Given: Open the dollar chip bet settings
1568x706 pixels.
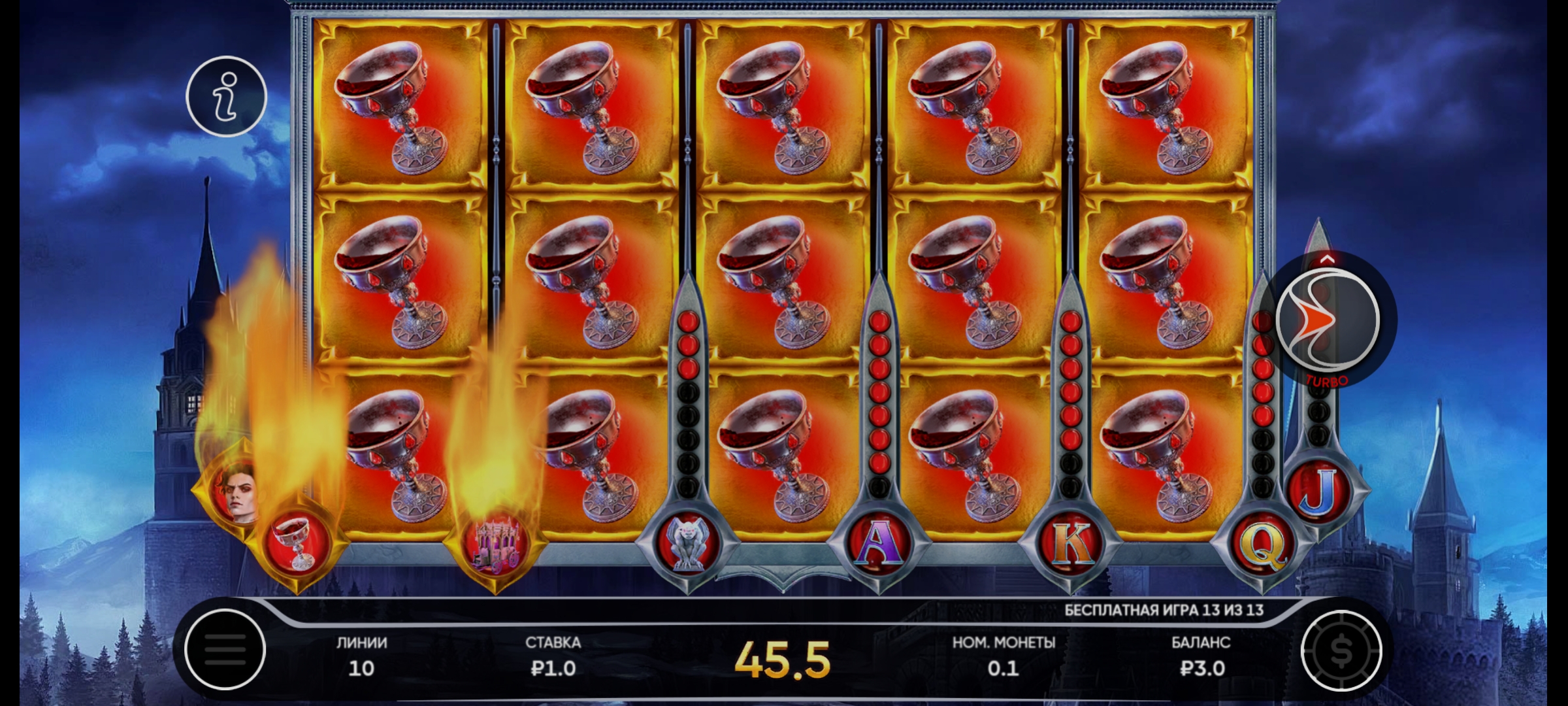Looking at the screenshot, I should point(1341,650).
